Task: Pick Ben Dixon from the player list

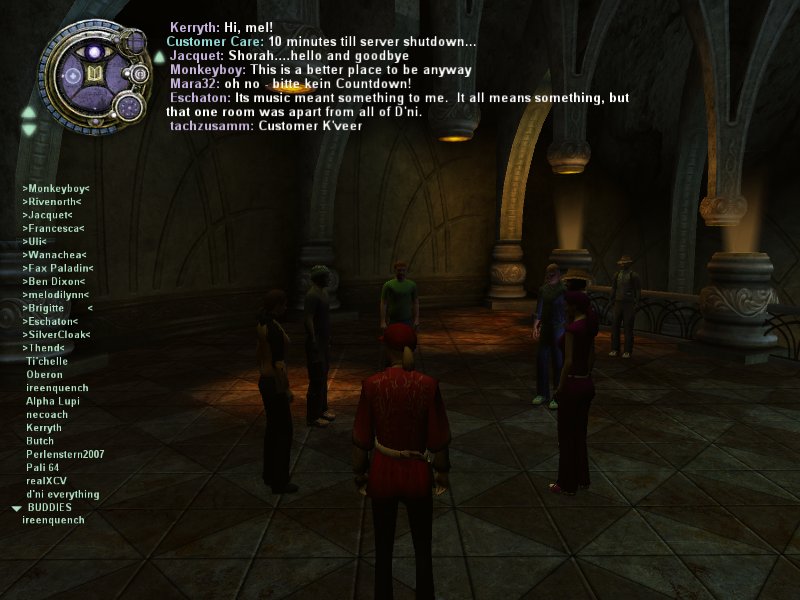Action: (53, 281)
